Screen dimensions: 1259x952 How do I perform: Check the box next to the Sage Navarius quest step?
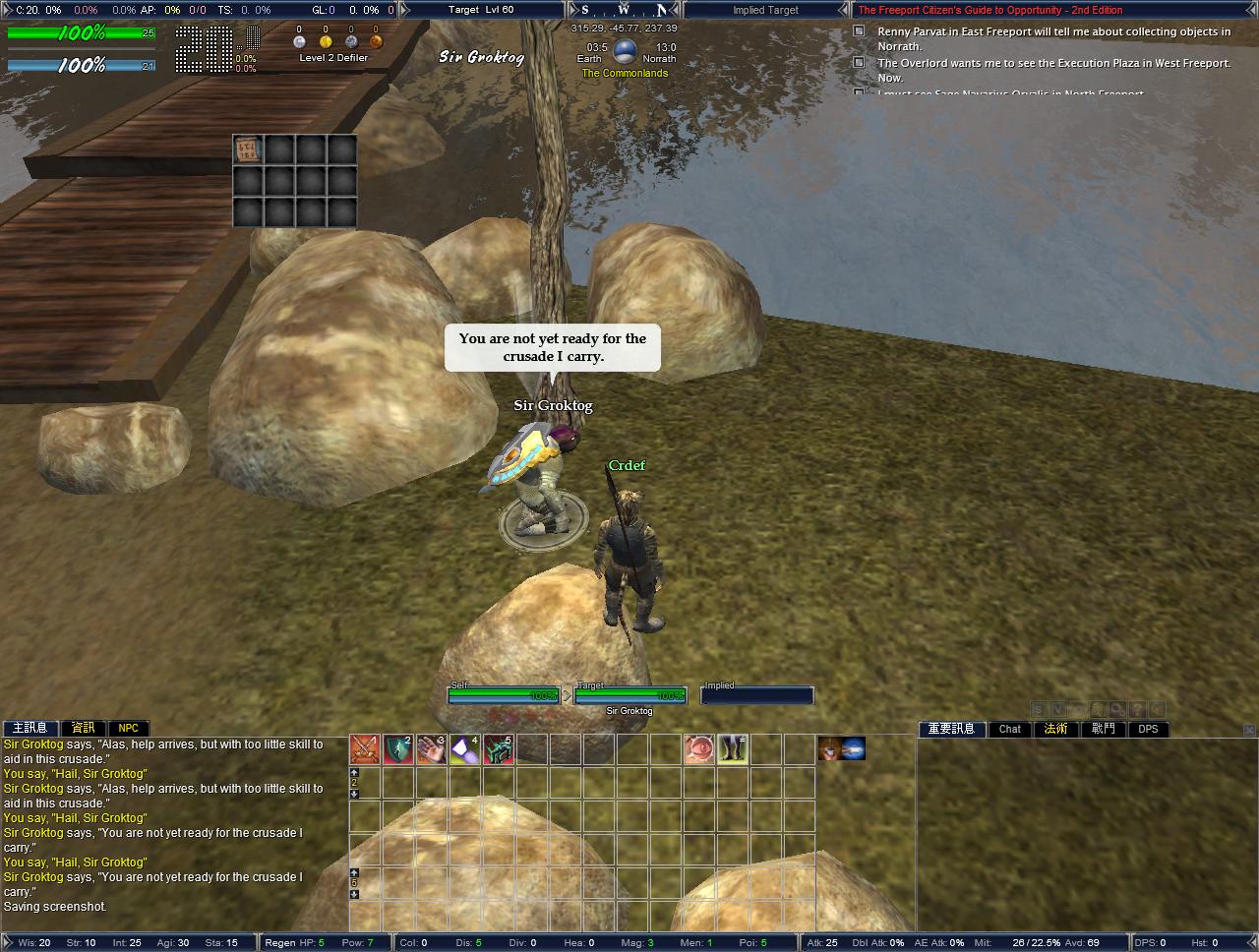[x=857, y=90]
